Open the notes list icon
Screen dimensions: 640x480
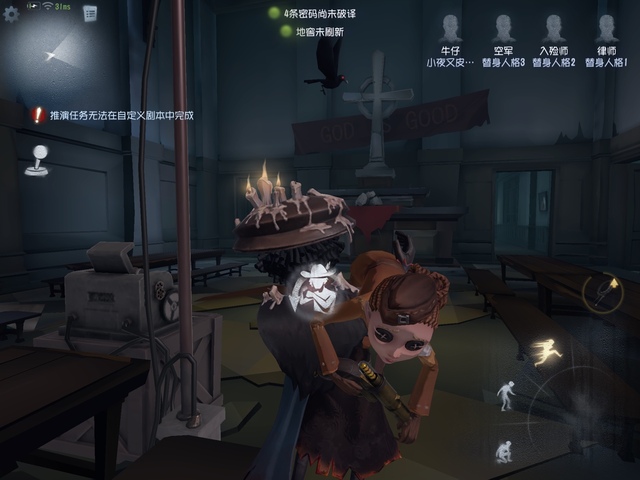89,13
